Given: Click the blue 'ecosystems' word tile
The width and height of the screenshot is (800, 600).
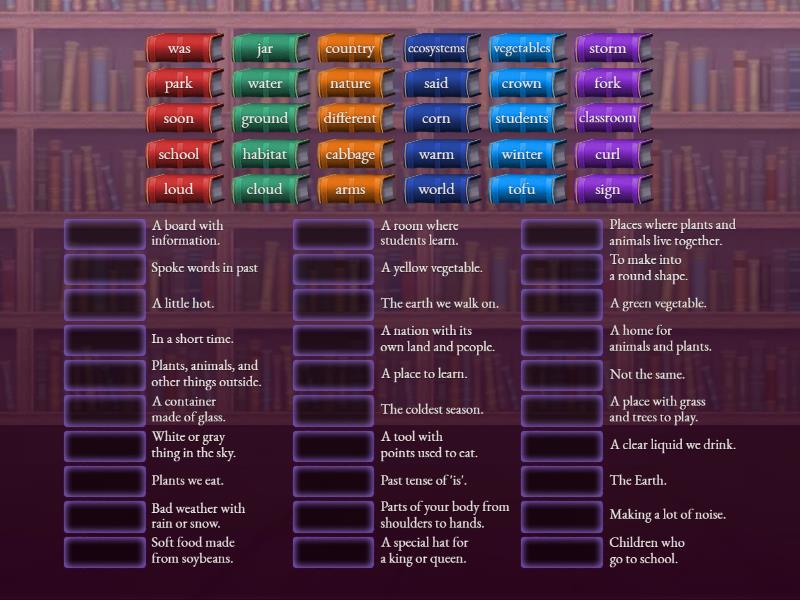Looking at the screenshot, I should pos(436,48).
